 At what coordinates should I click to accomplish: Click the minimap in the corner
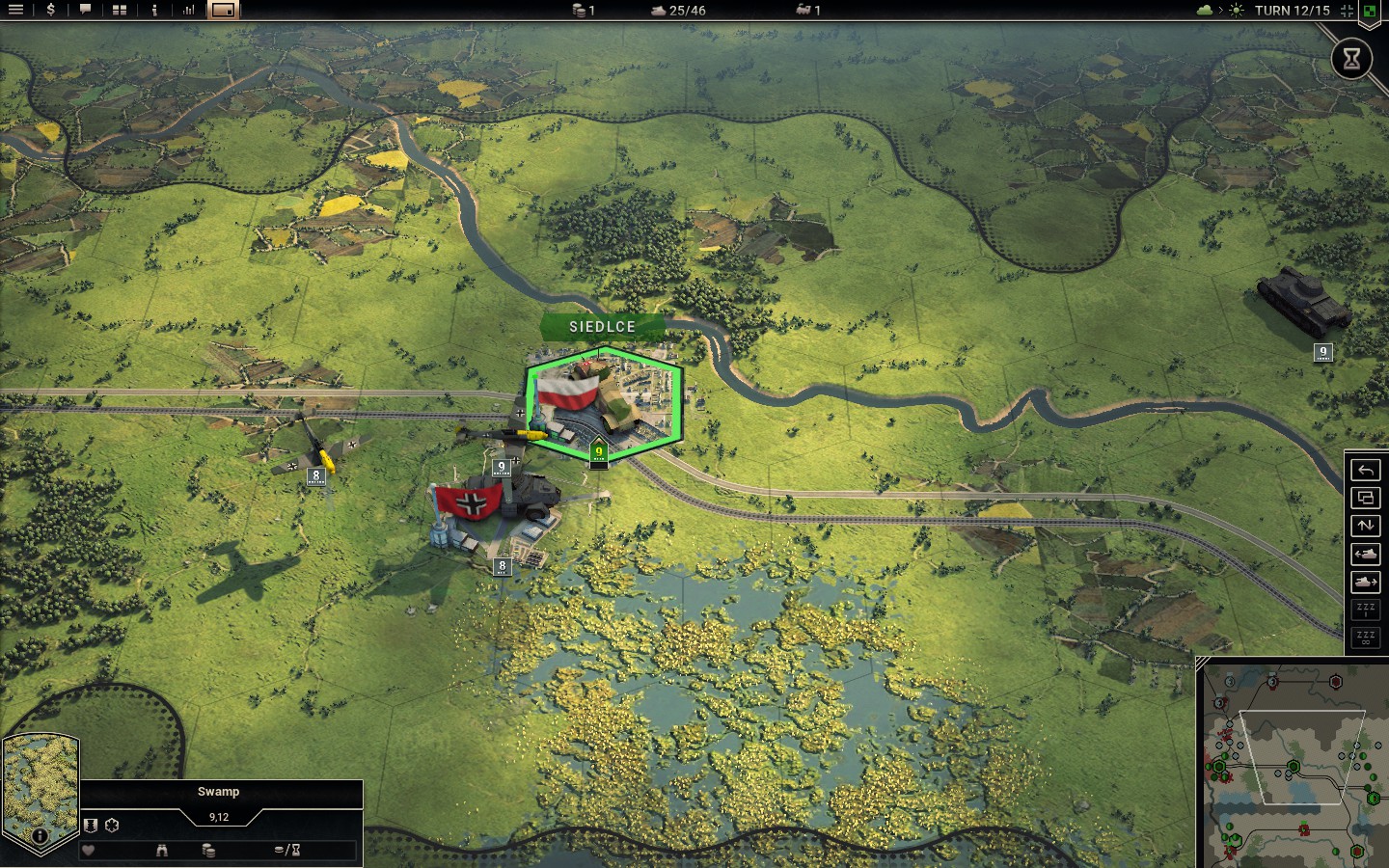point(1293,764)
